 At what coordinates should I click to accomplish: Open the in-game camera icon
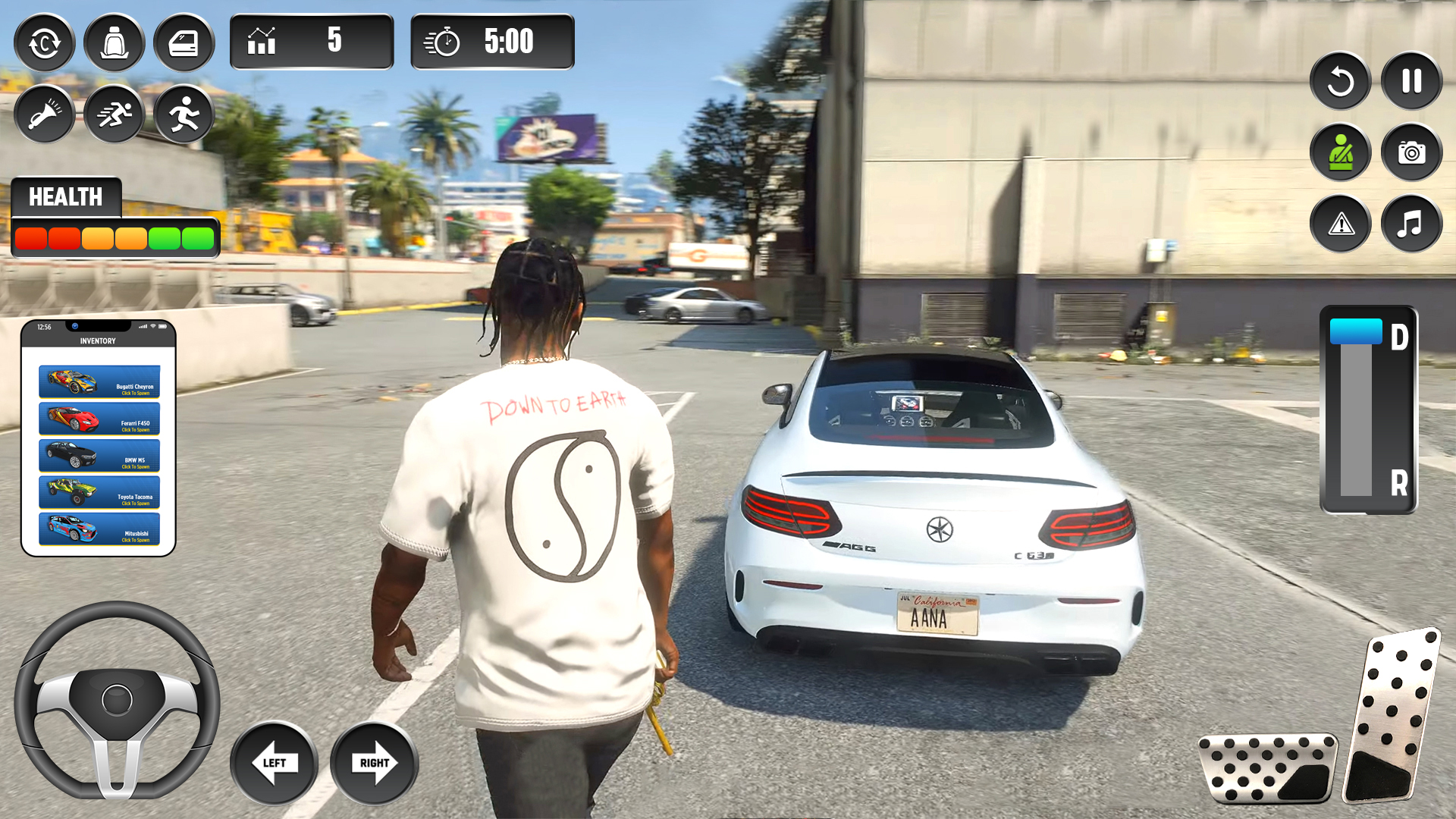[x=1410, y=152]
